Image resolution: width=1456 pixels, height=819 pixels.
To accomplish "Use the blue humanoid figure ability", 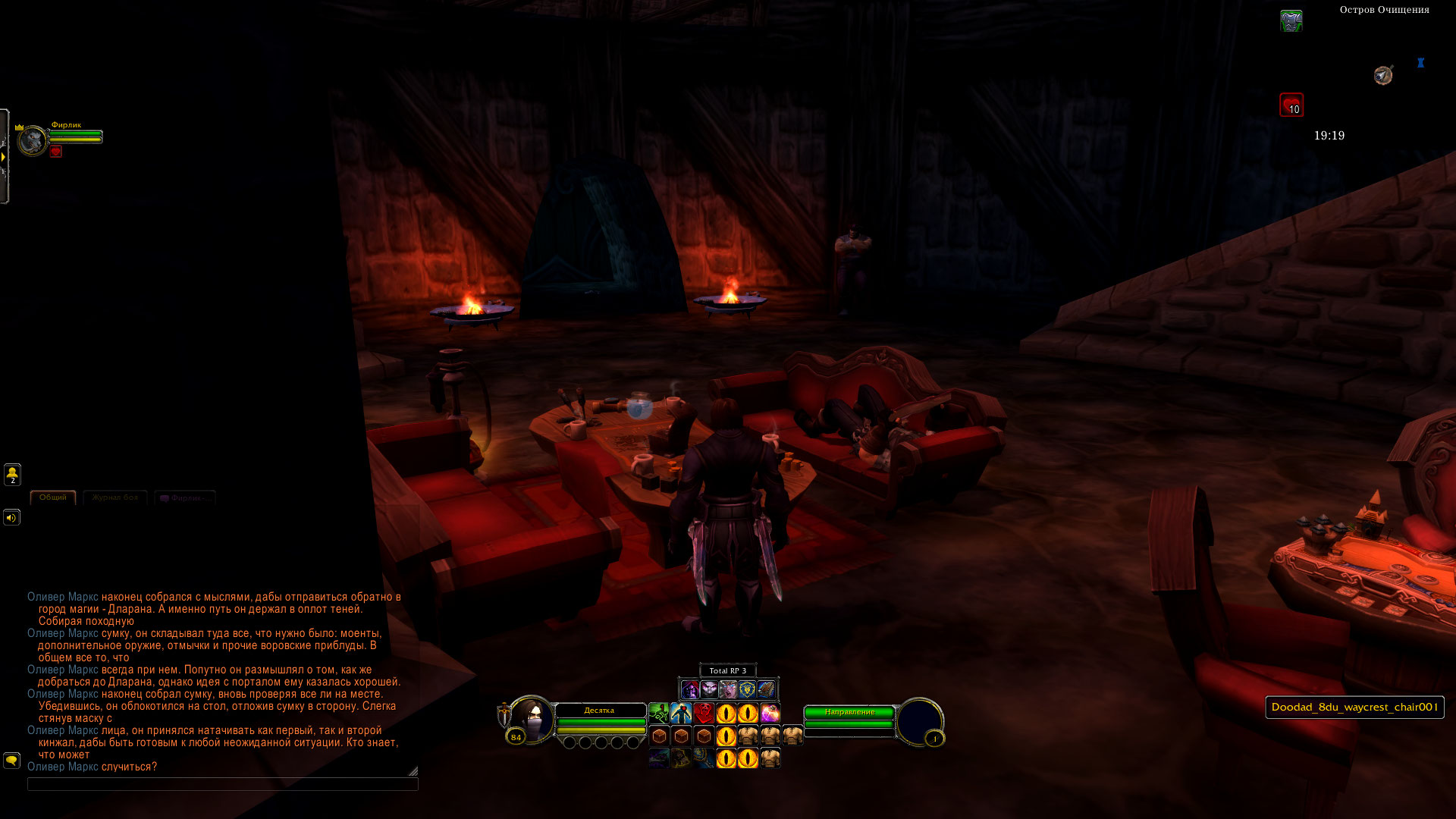I will (x=681, y=714).
